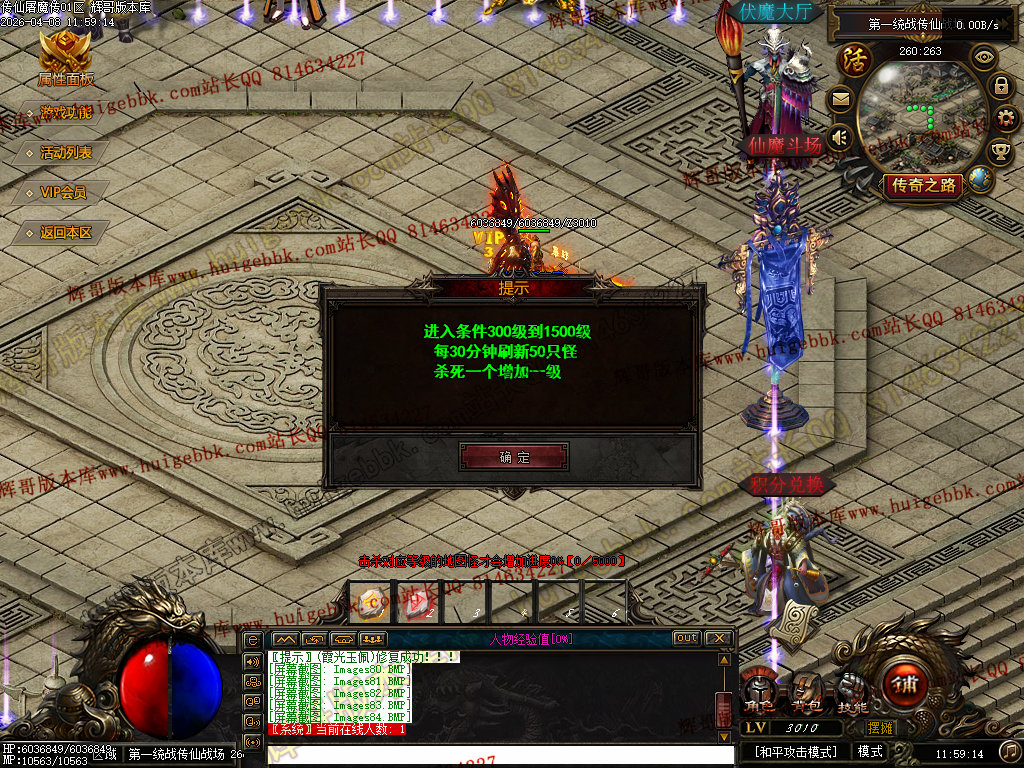Screen dimensions: 1024x768
Task: Click the padlock icon near the minimap
Action: (1000, 87)
